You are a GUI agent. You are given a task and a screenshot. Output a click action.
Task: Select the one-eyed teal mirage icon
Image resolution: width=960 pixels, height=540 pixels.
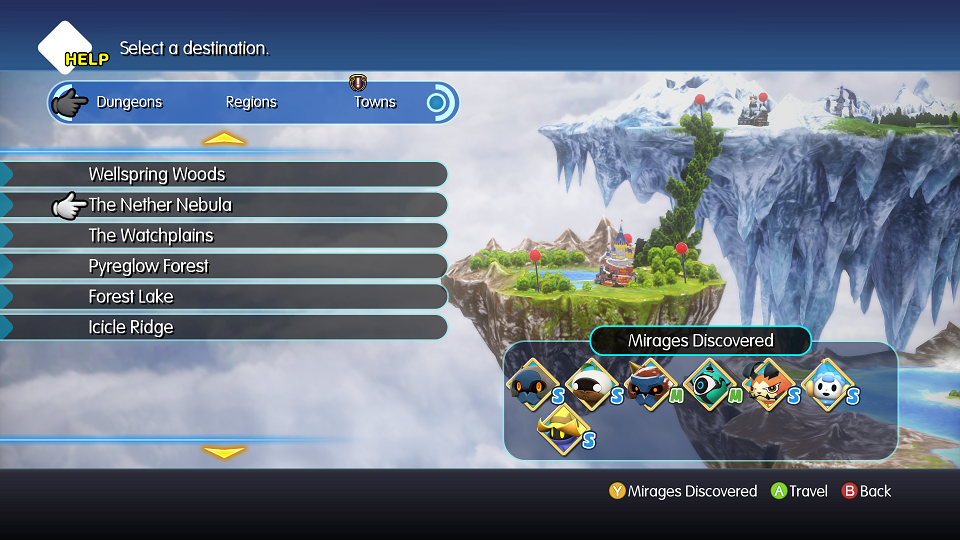(709, 384)
